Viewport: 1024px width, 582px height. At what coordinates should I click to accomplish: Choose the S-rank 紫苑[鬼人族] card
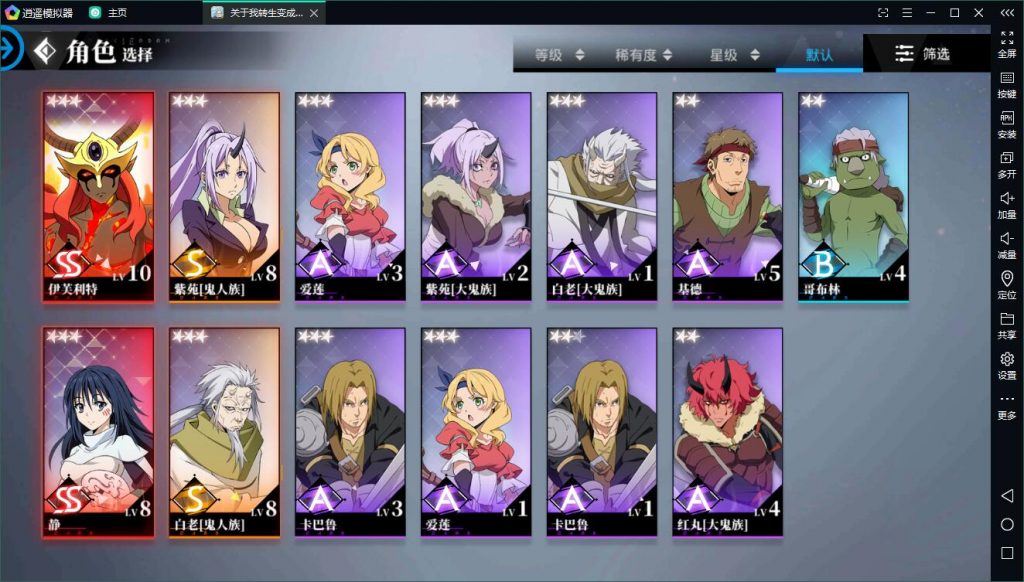224,197
